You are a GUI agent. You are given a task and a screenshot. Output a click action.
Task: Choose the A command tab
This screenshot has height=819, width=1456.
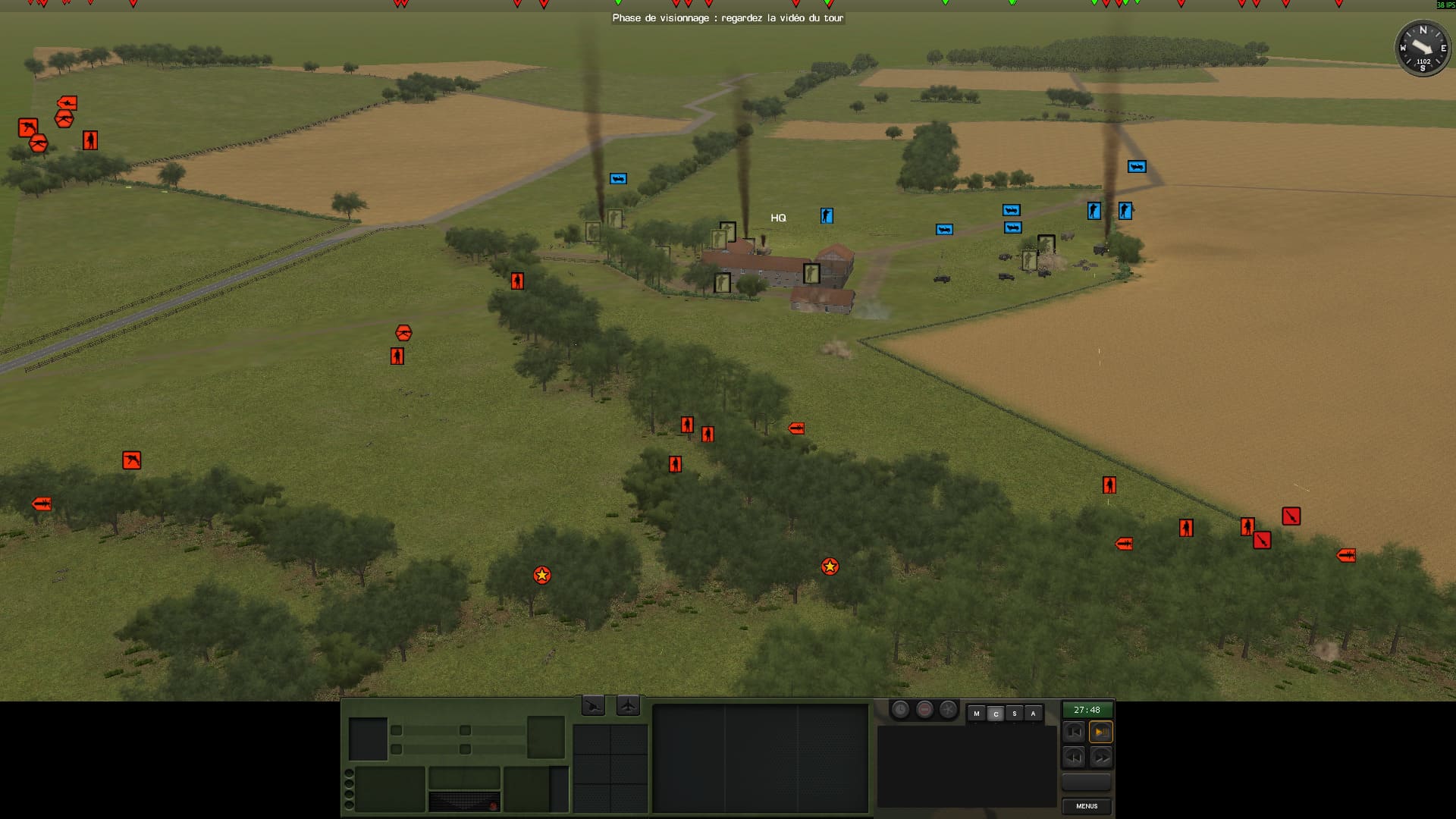(x=1033, y=714)
